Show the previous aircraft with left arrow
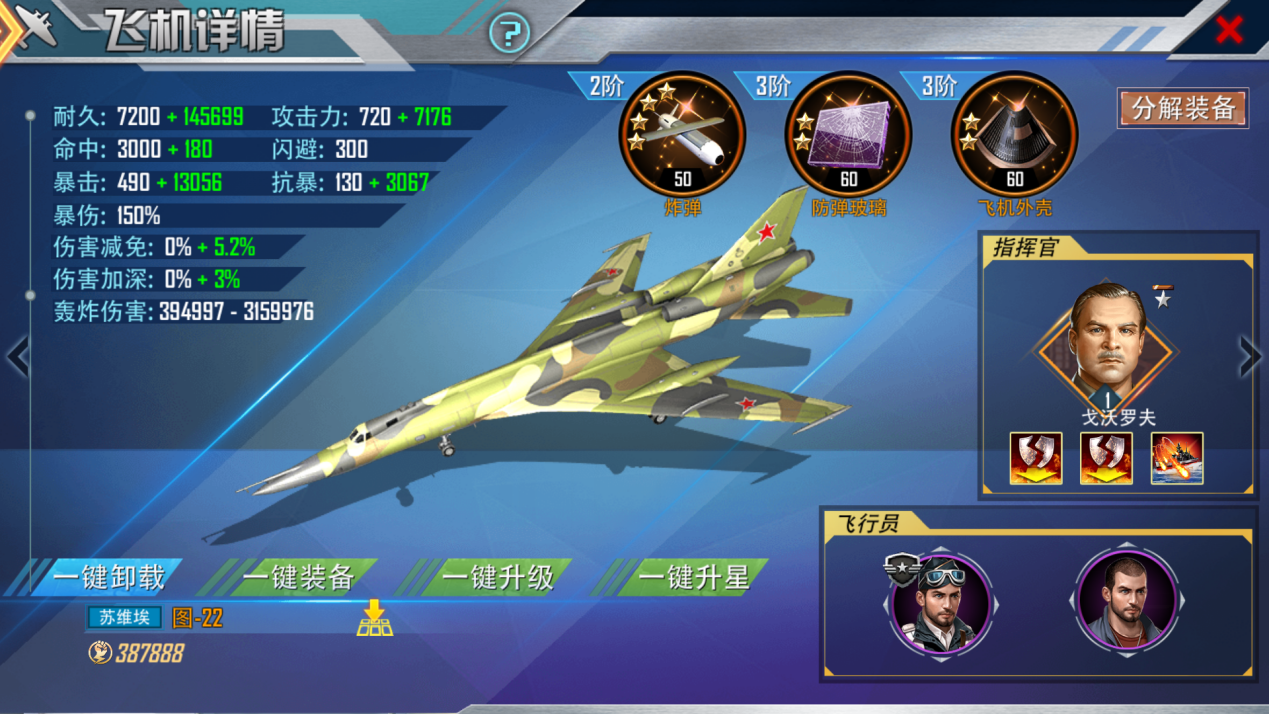1269x714 pixels. (17, 357)
